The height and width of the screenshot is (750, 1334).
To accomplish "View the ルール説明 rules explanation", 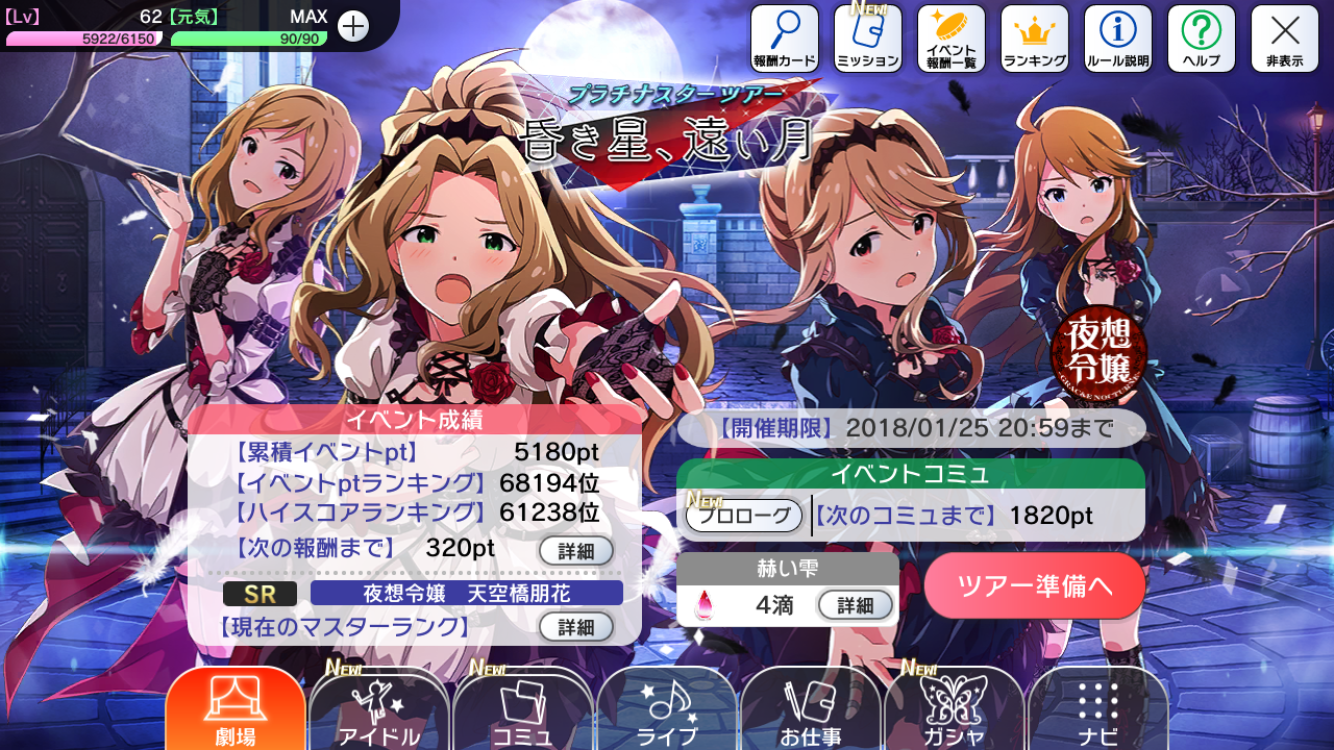I will point(1117,38).
